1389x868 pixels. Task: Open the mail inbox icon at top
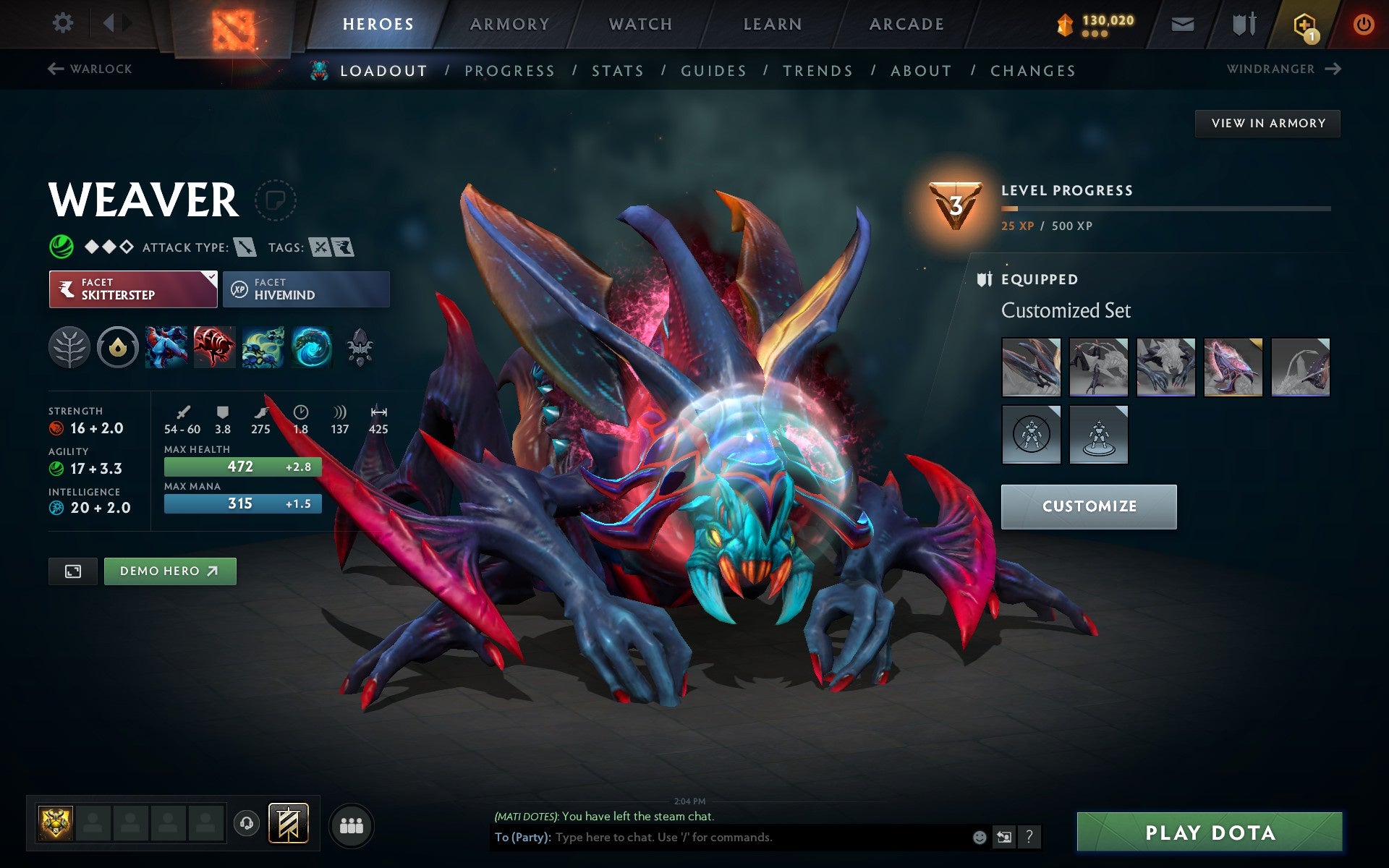pyautogui.click(x=1181, y=23)
